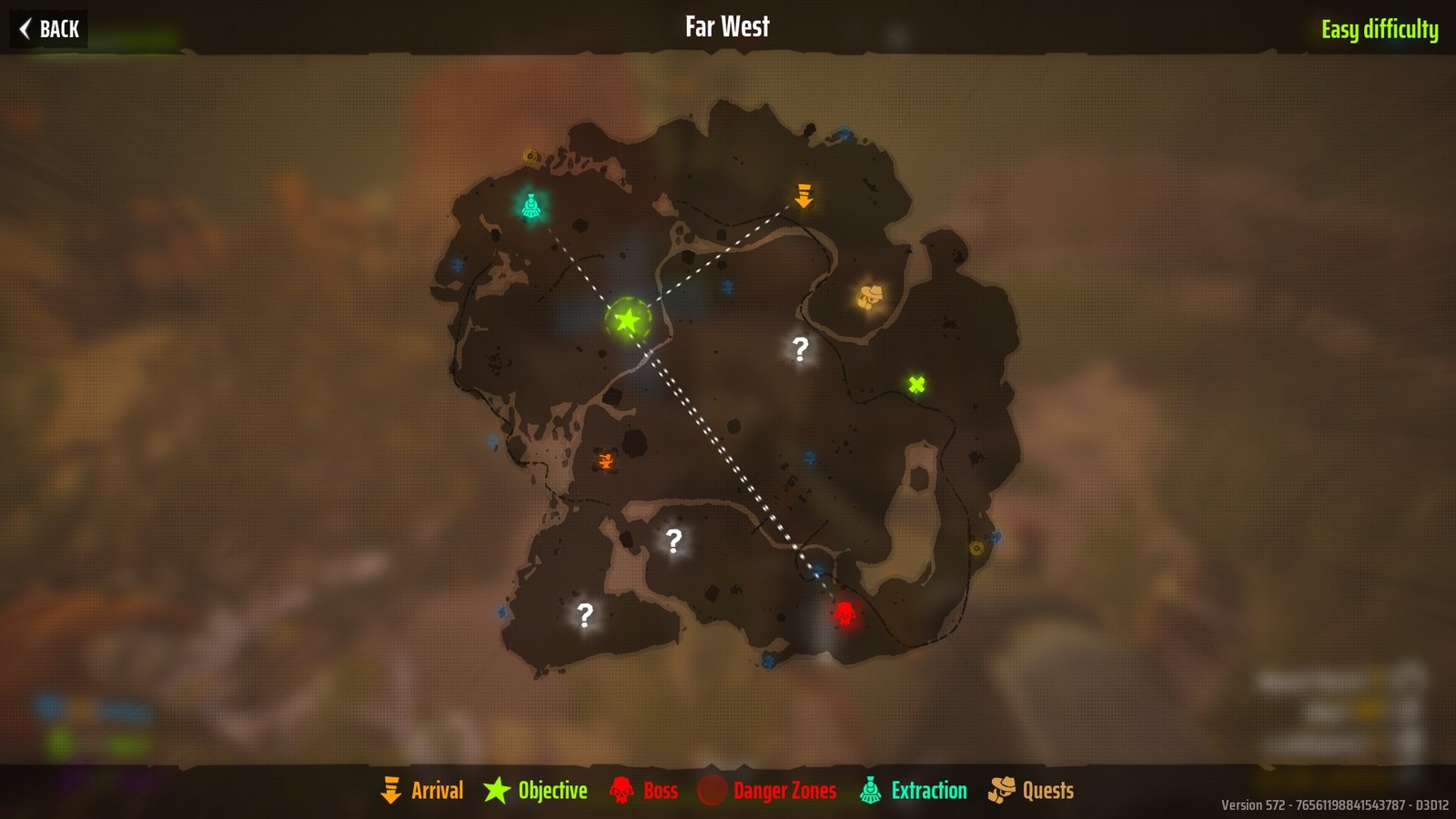Image resolution: width=1456 pixels, height=819 pixels.
Task: Click the teal Extraction train marker
Action: click(532, 205)
